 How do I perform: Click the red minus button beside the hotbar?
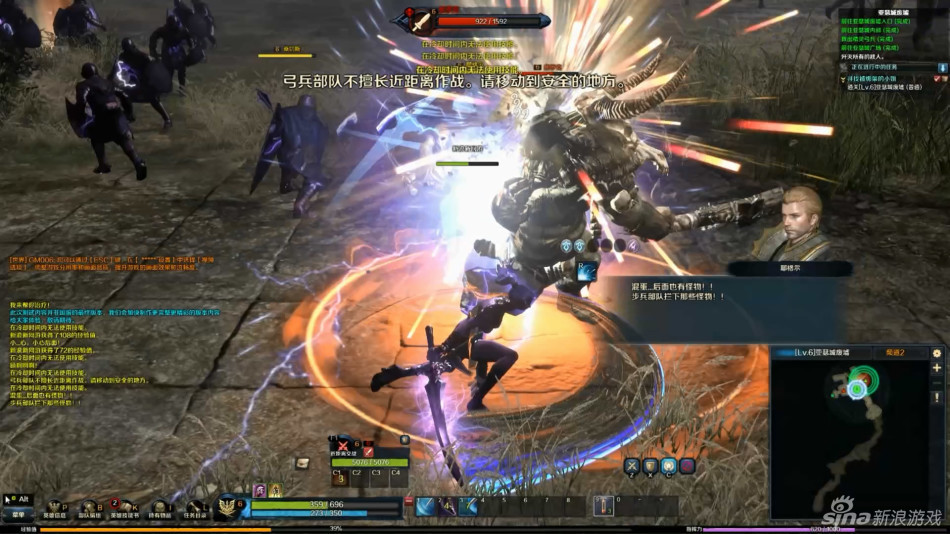pyautogui.click(x=408, y=499)
